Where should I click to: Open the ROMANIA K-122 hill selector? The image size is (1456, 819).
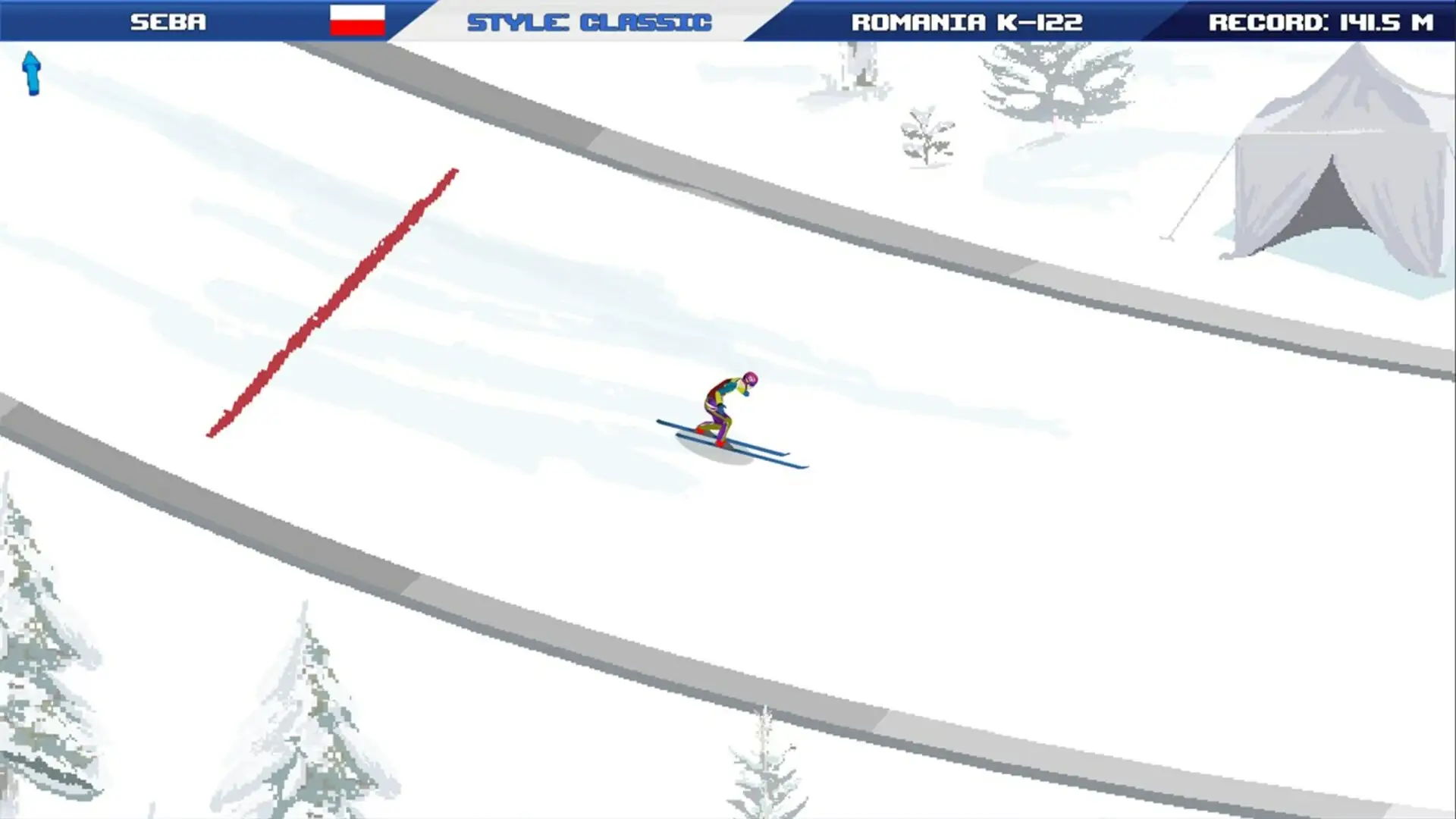click(967, 20)
